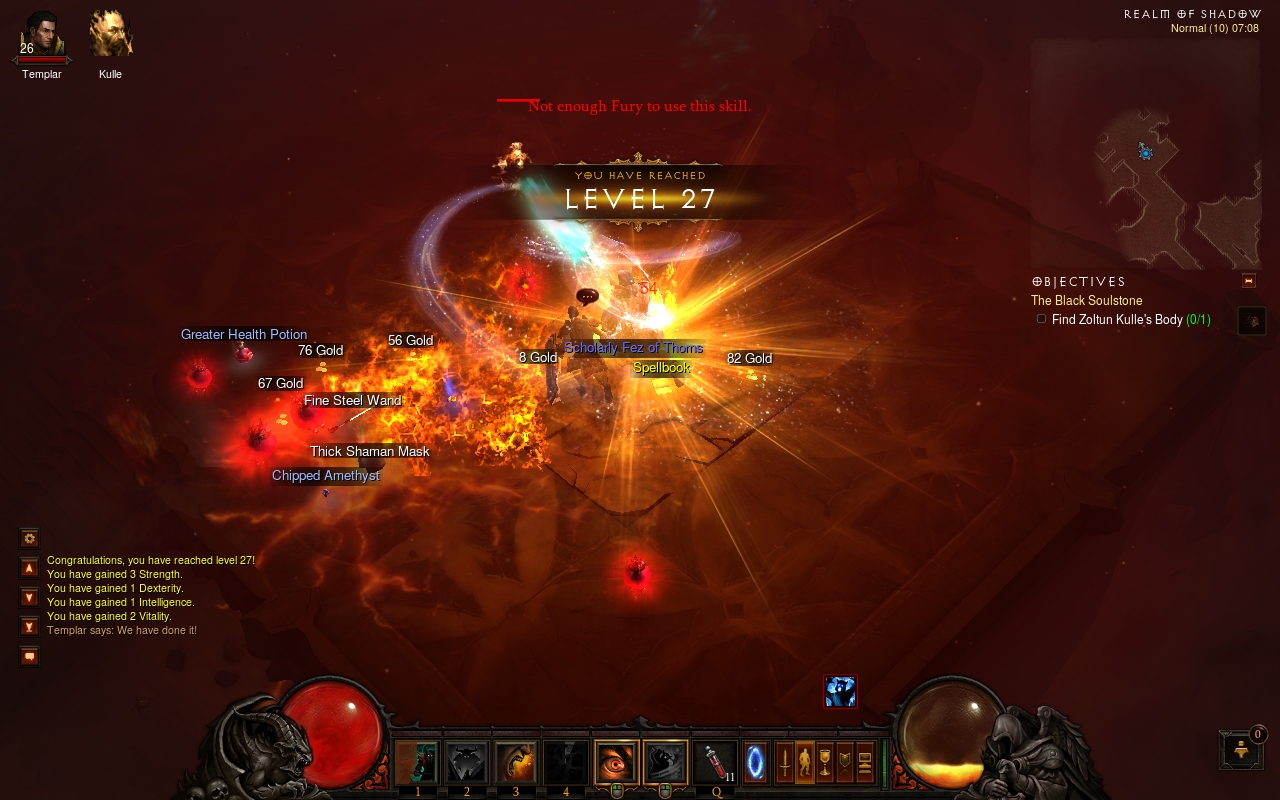Jump chat log to the bottom
Image resolution: width=1280 pixels, height=800 pixels.
click(x=30, y=627)
